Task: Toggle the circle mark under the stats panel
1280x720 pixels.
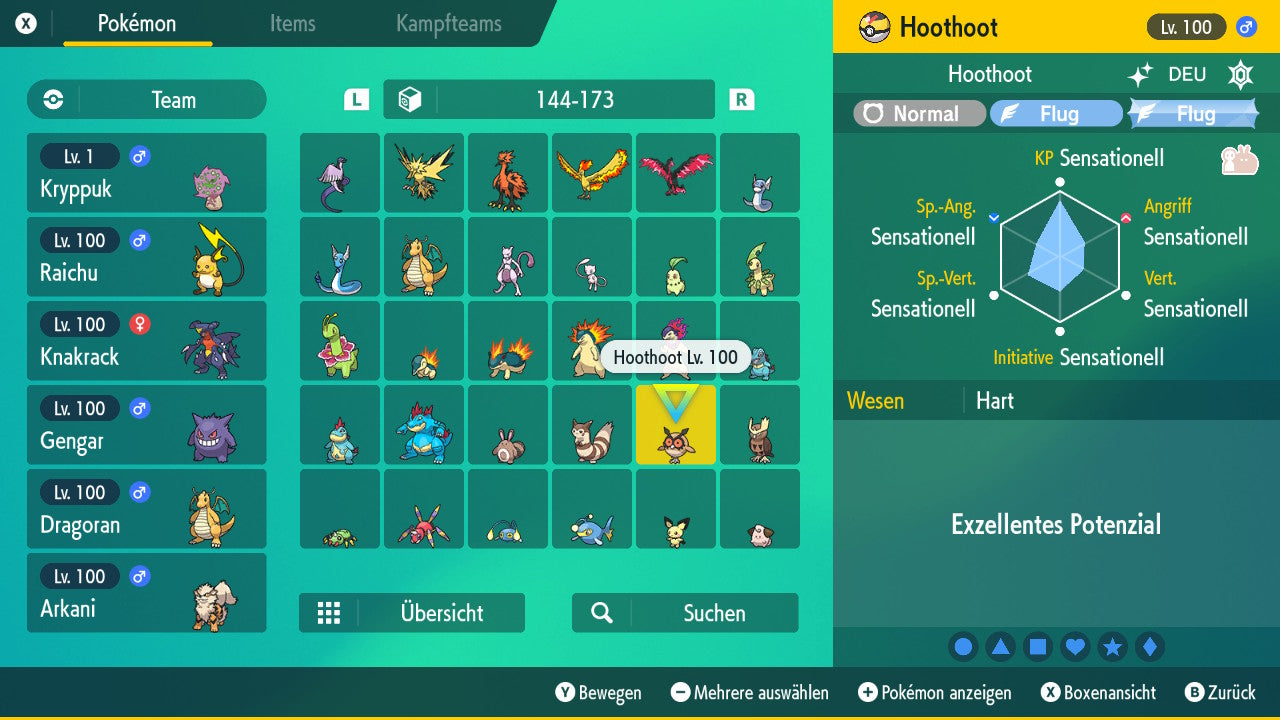Action: click(963, 647)
